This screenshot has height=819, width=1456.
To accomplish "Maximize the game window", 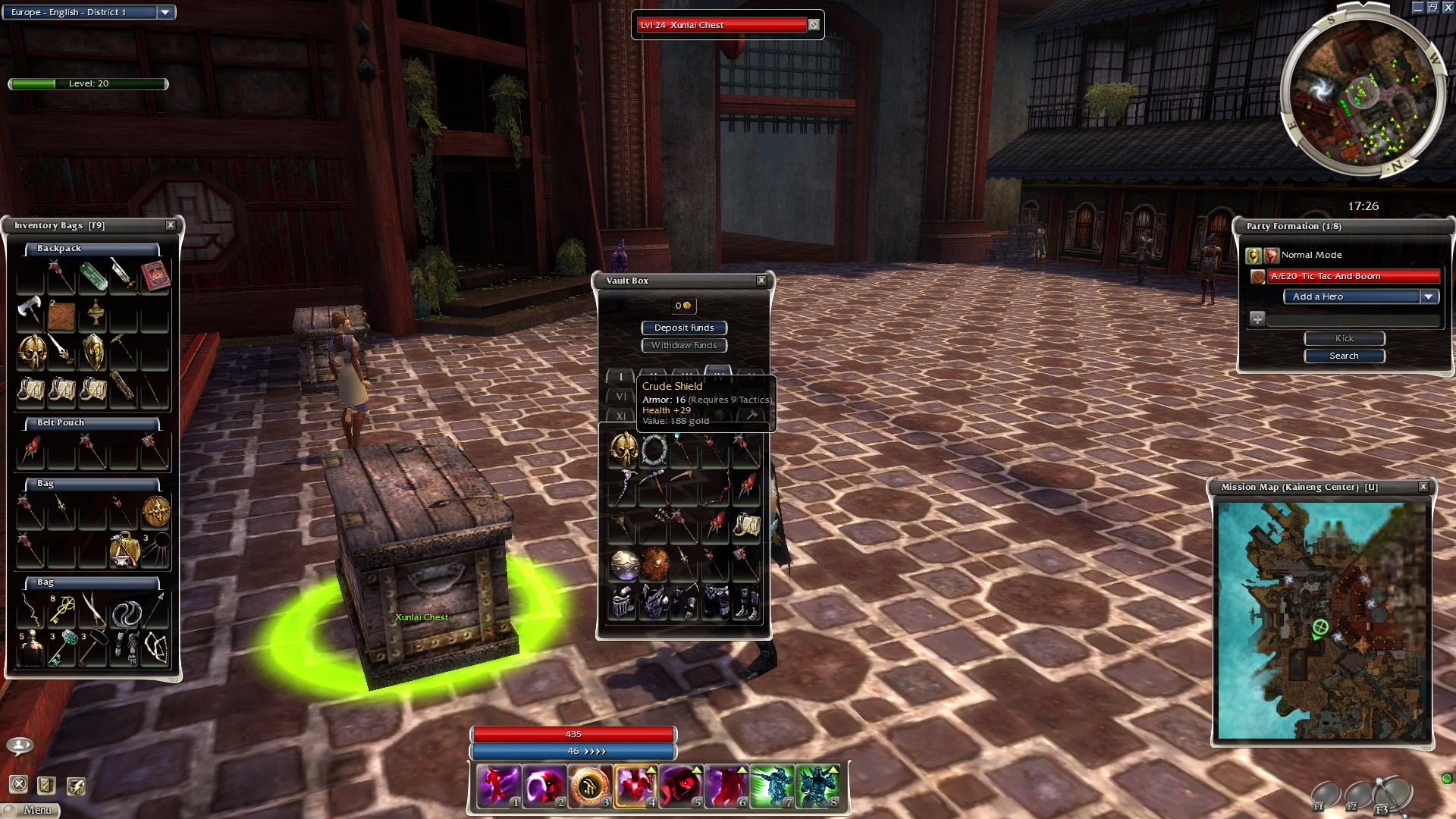I will [x=1432, y=8].
